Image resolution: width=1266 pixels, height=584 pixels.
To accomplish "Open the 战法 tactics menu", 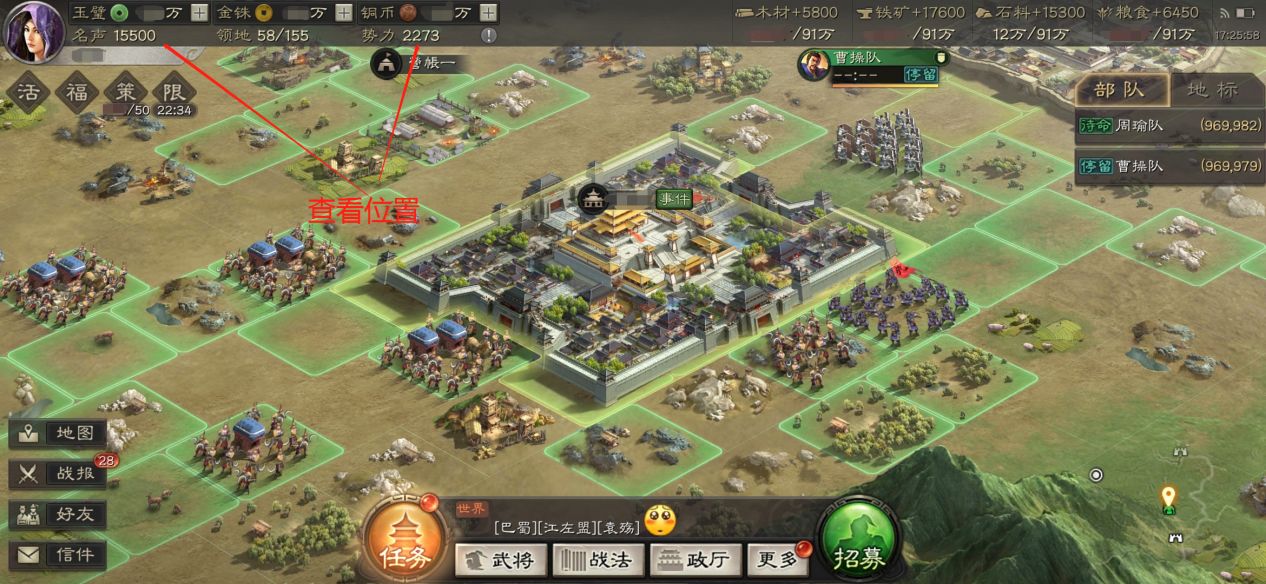I will click(596, 560).
